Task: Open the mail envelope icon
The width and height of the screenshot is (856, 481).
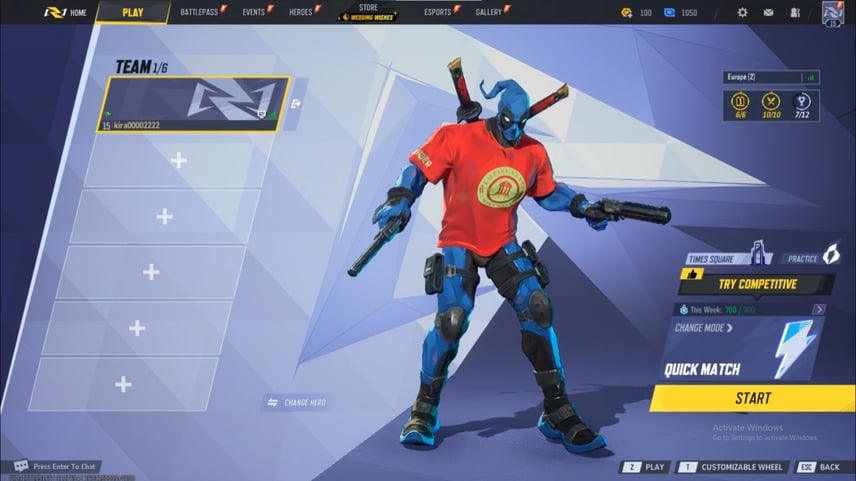Action: tap(768, 13)
